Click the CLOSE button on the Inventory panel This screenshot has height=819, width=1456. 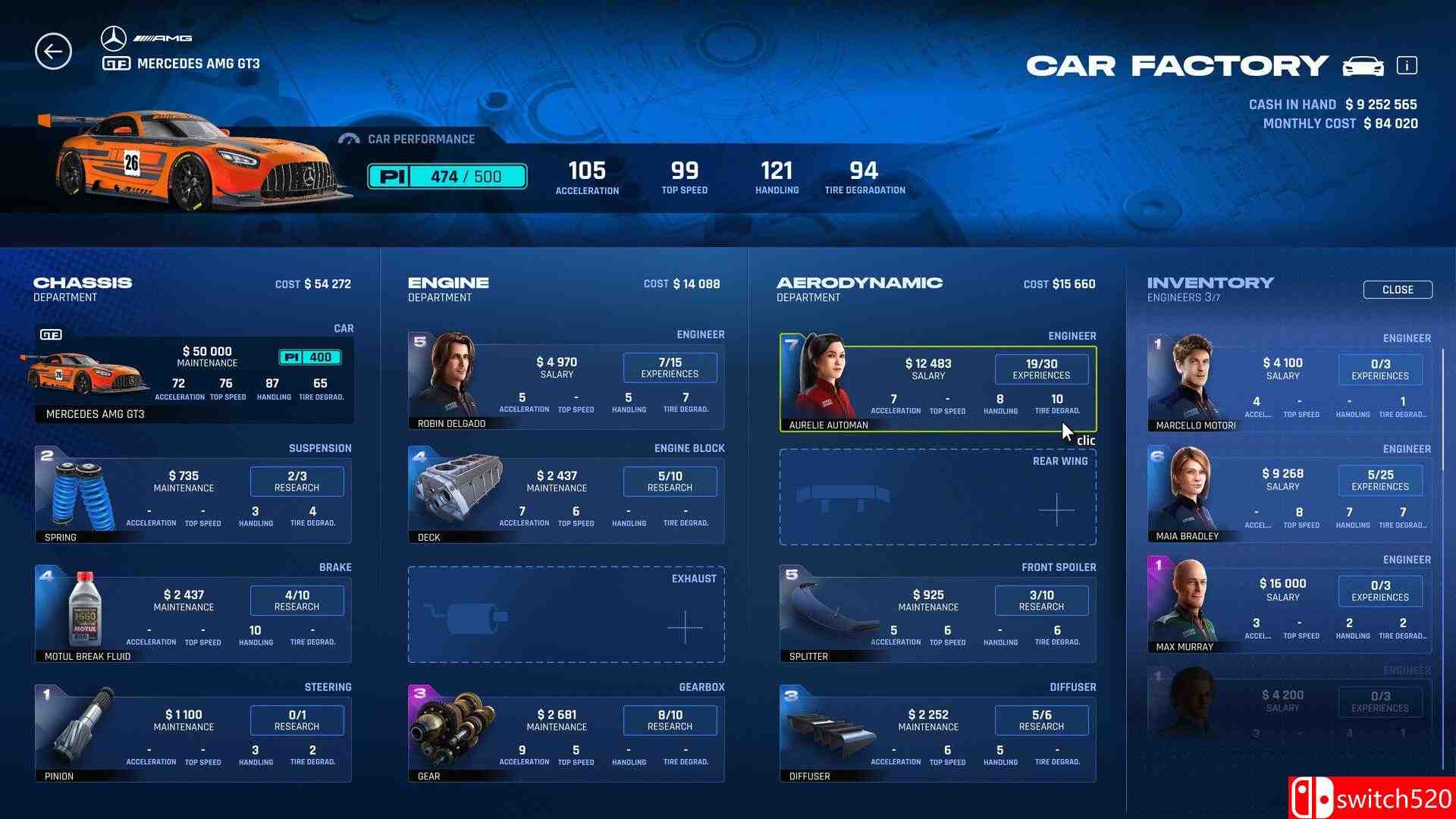tap(1397, 289)
